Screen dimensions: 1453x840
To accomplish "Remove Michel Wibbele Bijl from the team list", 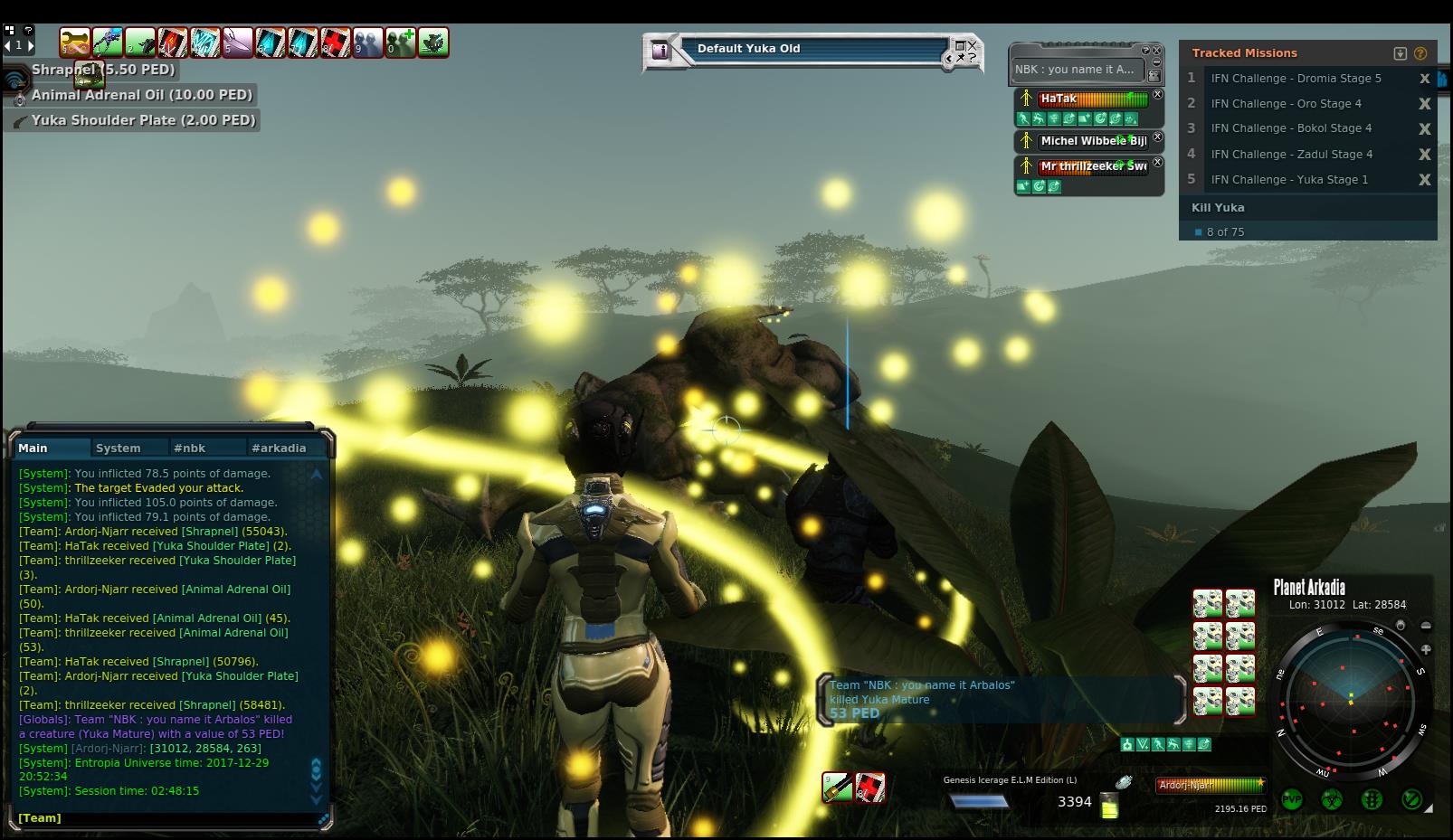I will click(1157, 137).
